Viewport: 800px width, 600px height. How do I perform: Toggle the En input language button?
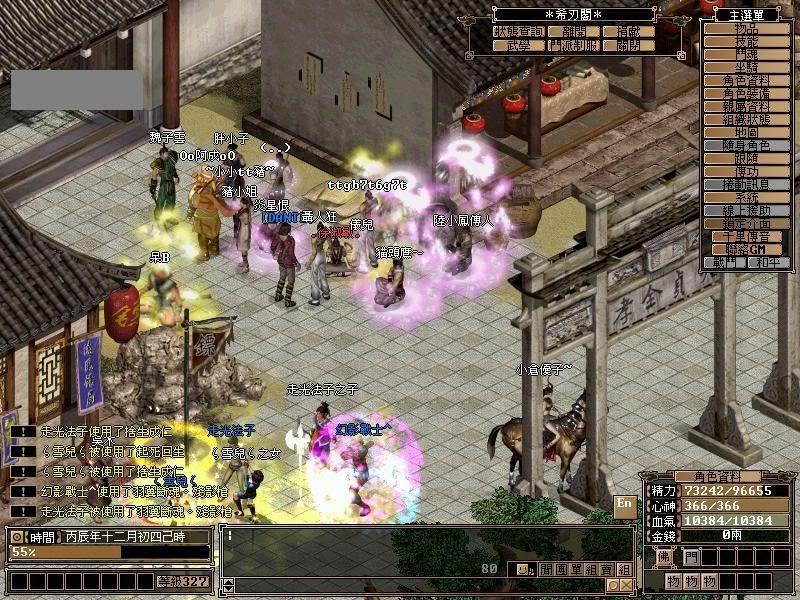coord(624,503)
